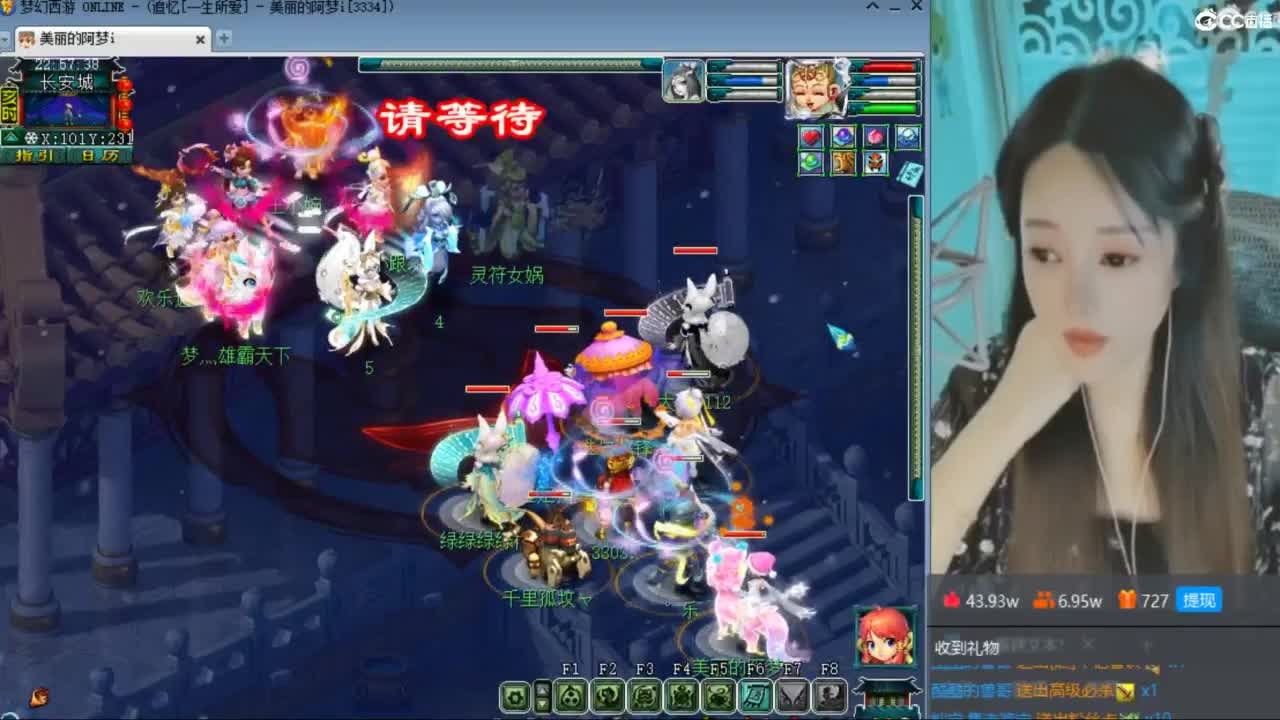Open the 夕时 banner beside the minimap
Screen dimensions: 1280x720
tap(9, 104)
